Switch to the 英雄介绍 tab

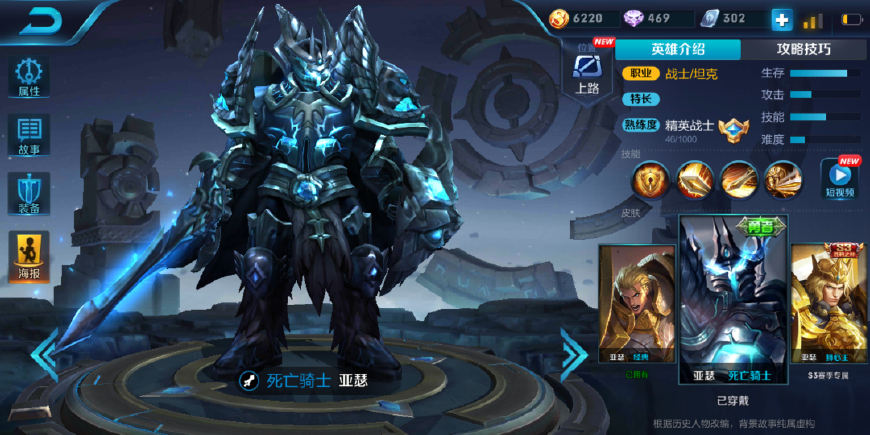(677, 49)
